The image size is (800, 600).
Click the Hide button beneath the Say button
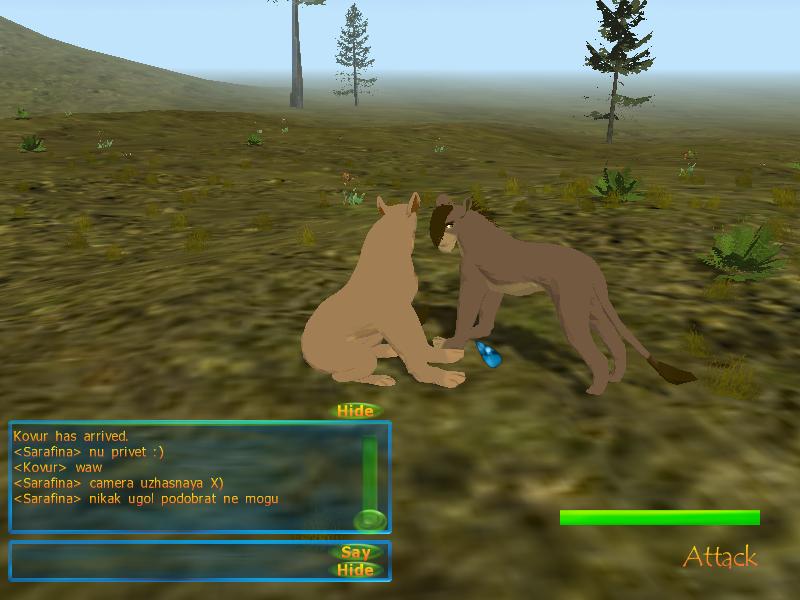point(356,570)
